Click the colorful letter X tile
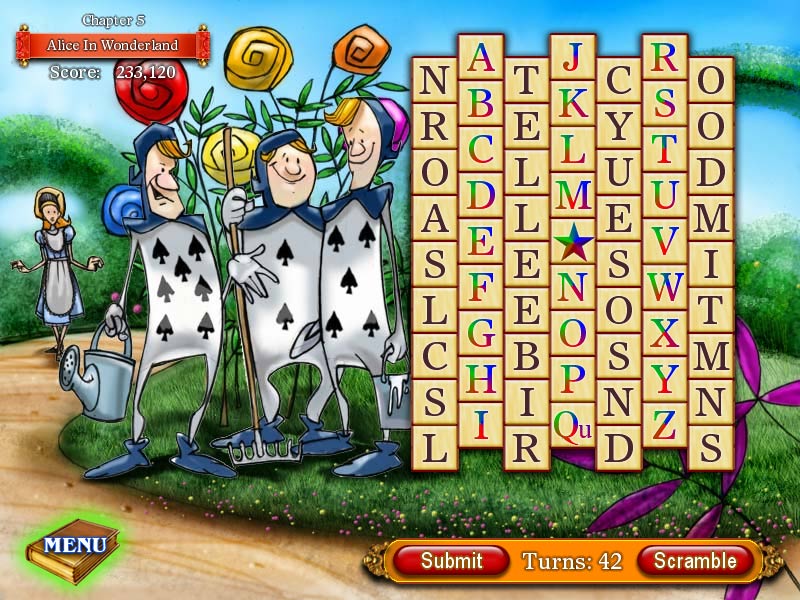800x600 pixels. [x=665, y=332]
